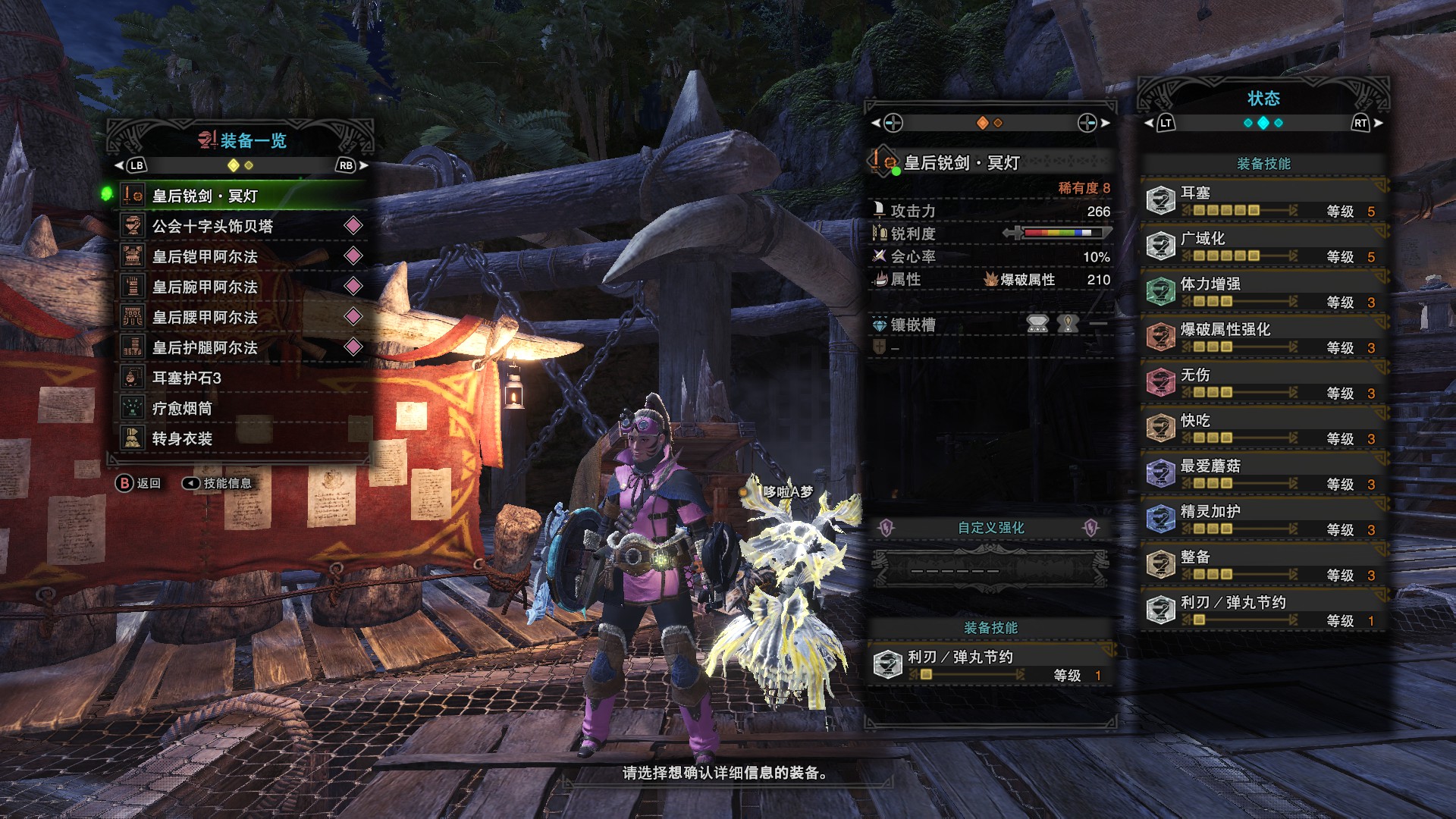Select the 广域化 skill row
Image resolution: width=1456 pixels, height=819 pixels.
click(x=1263, y=246)
